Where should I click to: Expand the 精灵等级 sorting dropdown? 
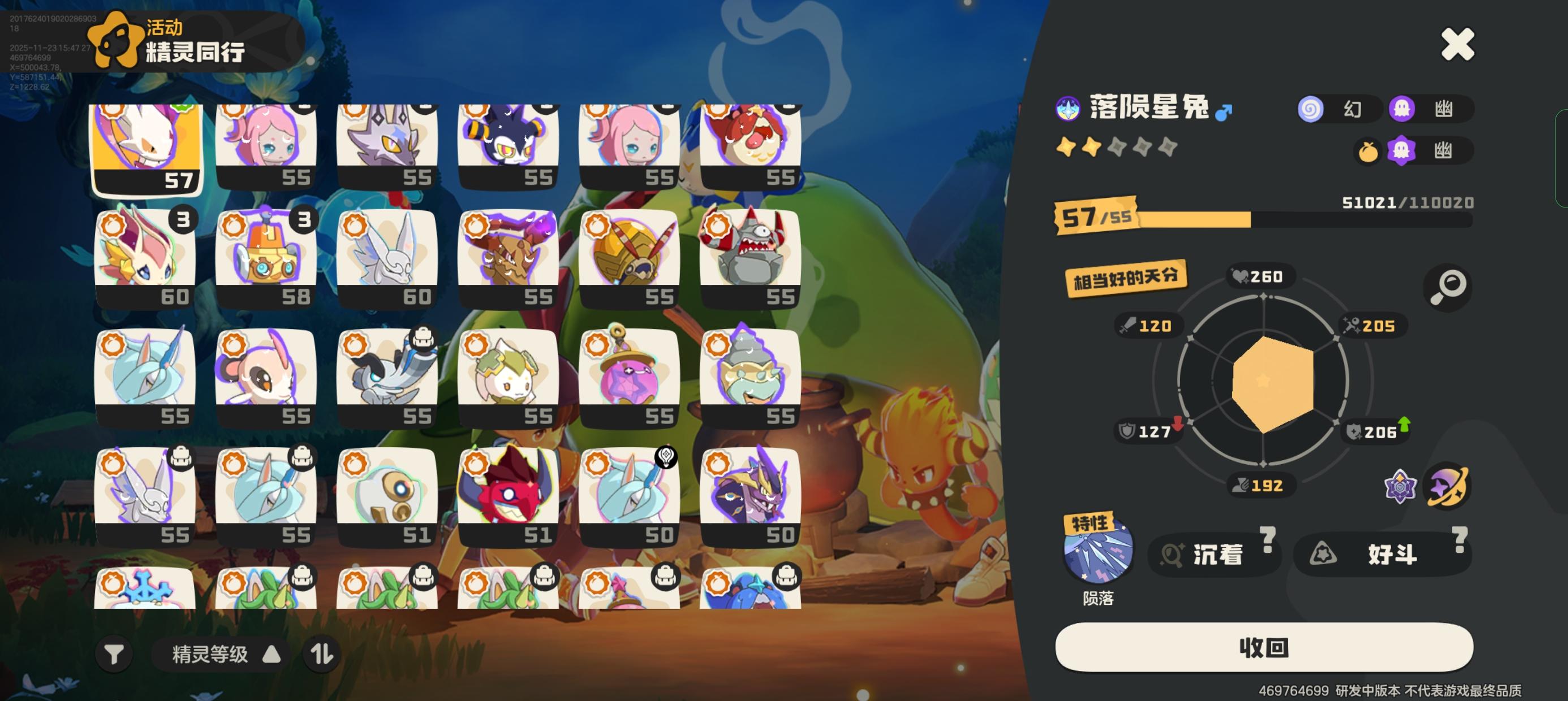216,654
